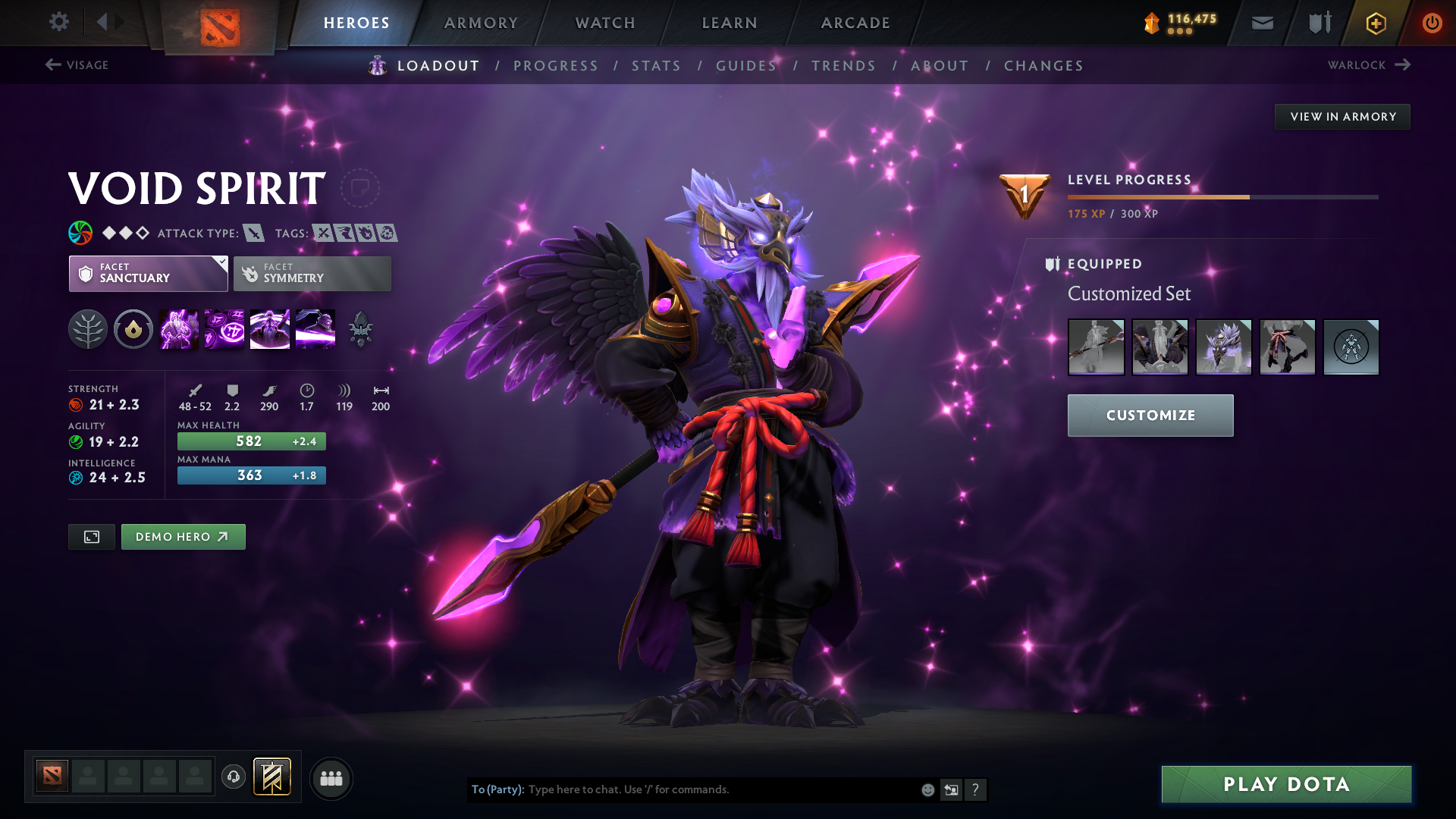Open the mail envelope icon in top bar
1456x819 pixels.
point(1261,23)
